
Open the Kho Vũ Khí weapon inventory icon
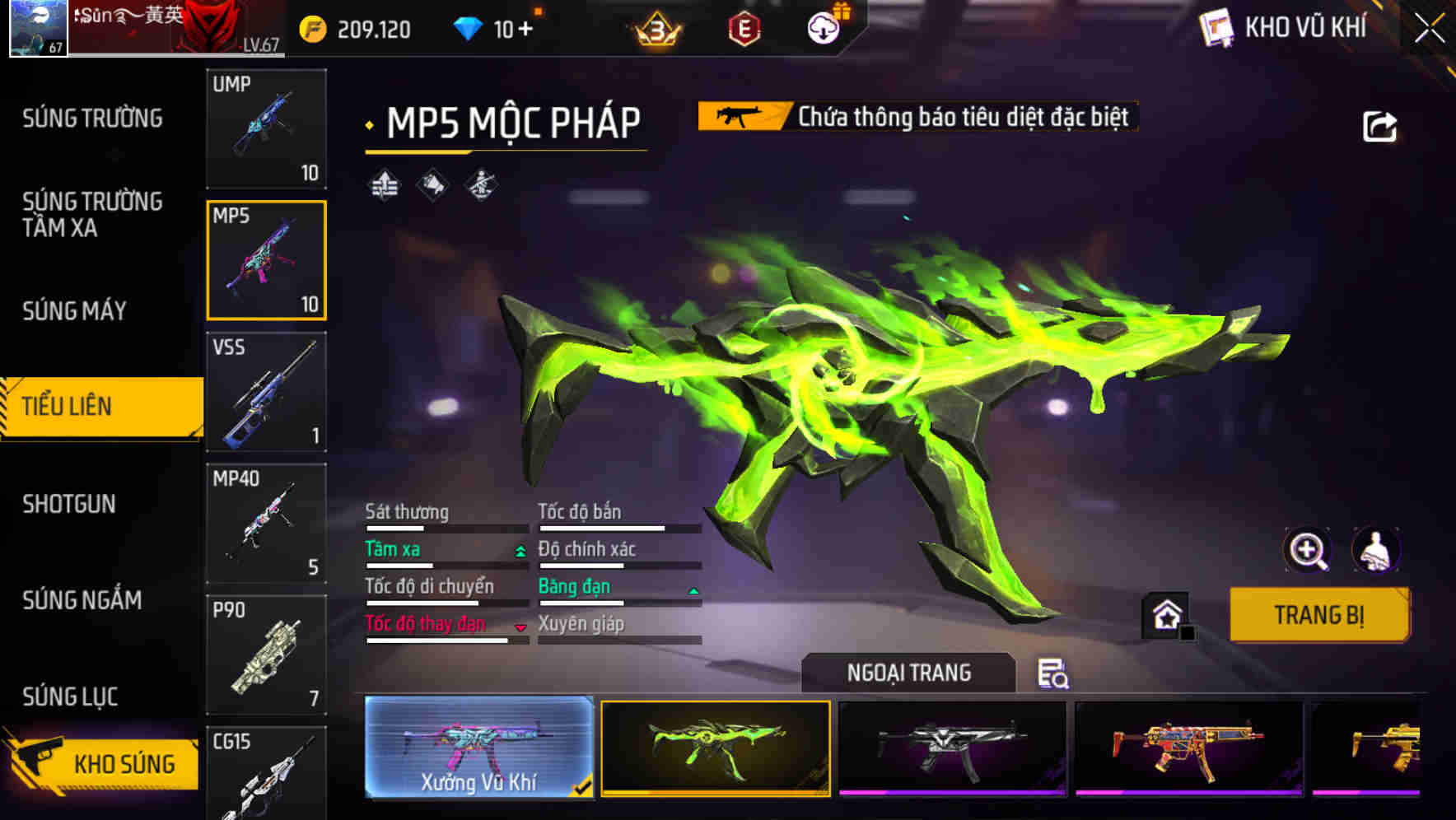(1216, 27)
